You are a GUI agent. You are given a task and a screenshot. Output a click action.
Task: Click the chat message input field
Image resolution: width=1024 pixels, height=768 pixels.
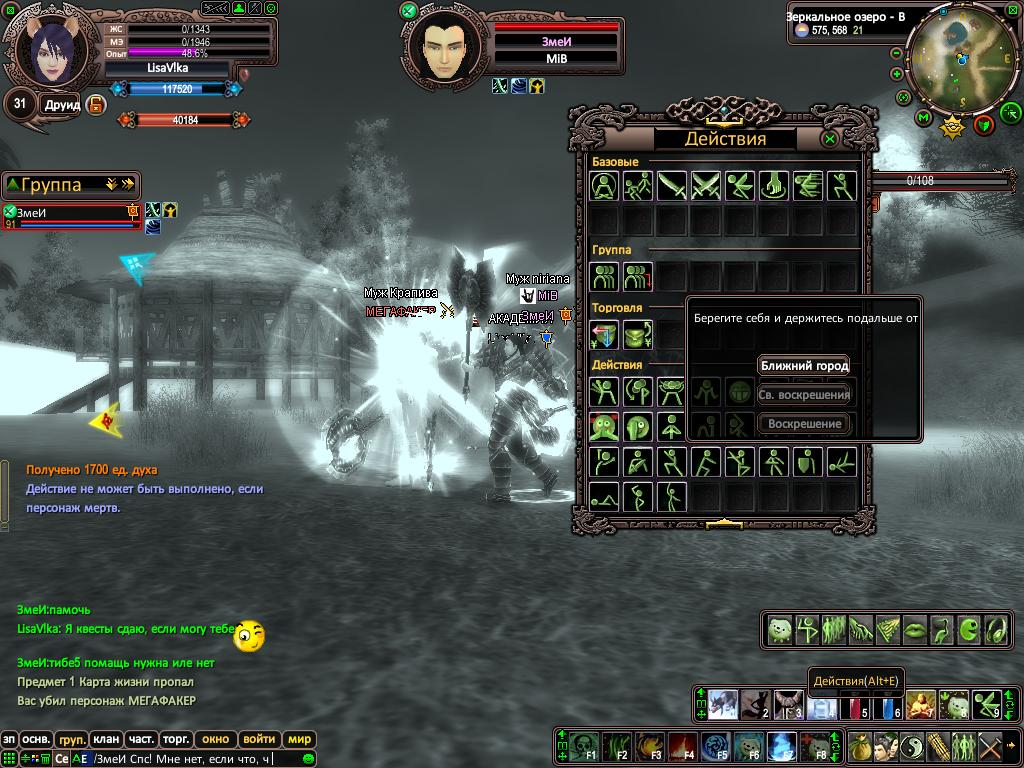tap(200, 759)
